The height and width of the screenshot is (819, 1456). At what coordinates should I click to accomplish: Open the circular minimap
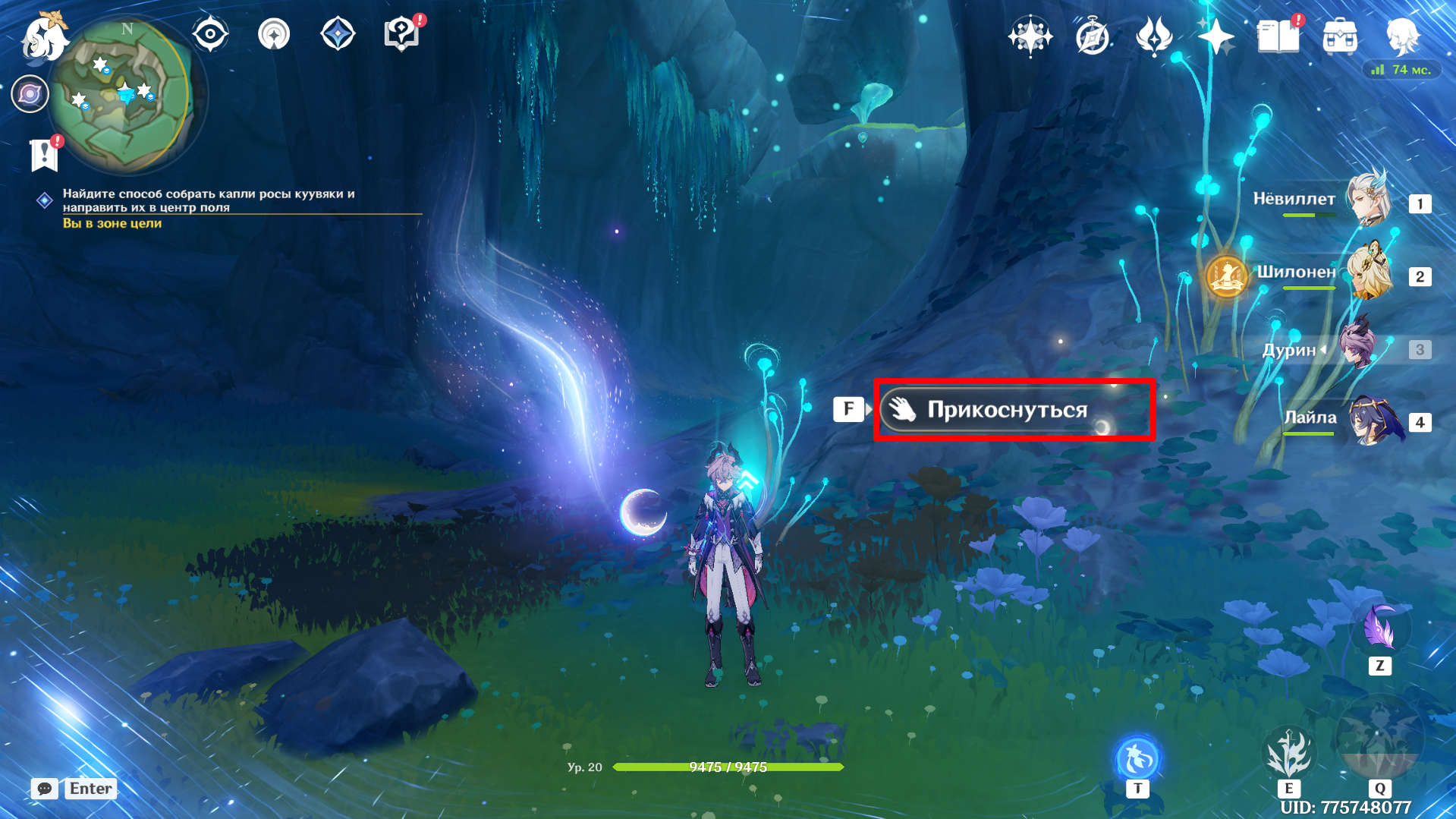coord(121,94)
